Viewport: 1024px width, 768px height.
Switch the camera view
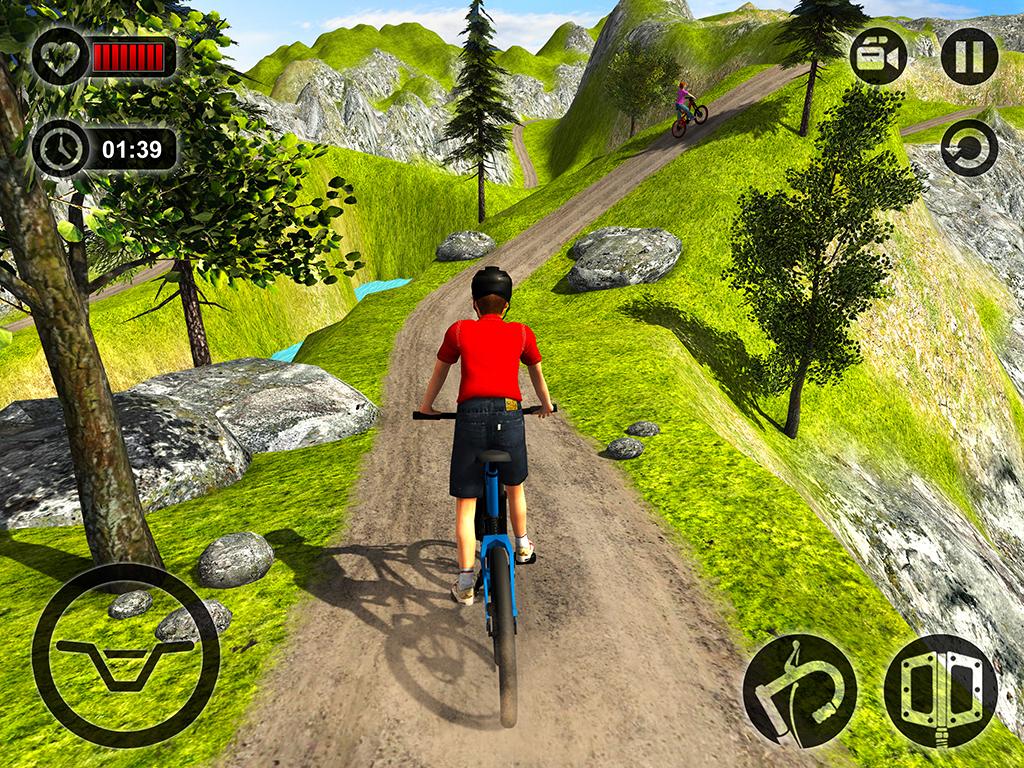878,56
